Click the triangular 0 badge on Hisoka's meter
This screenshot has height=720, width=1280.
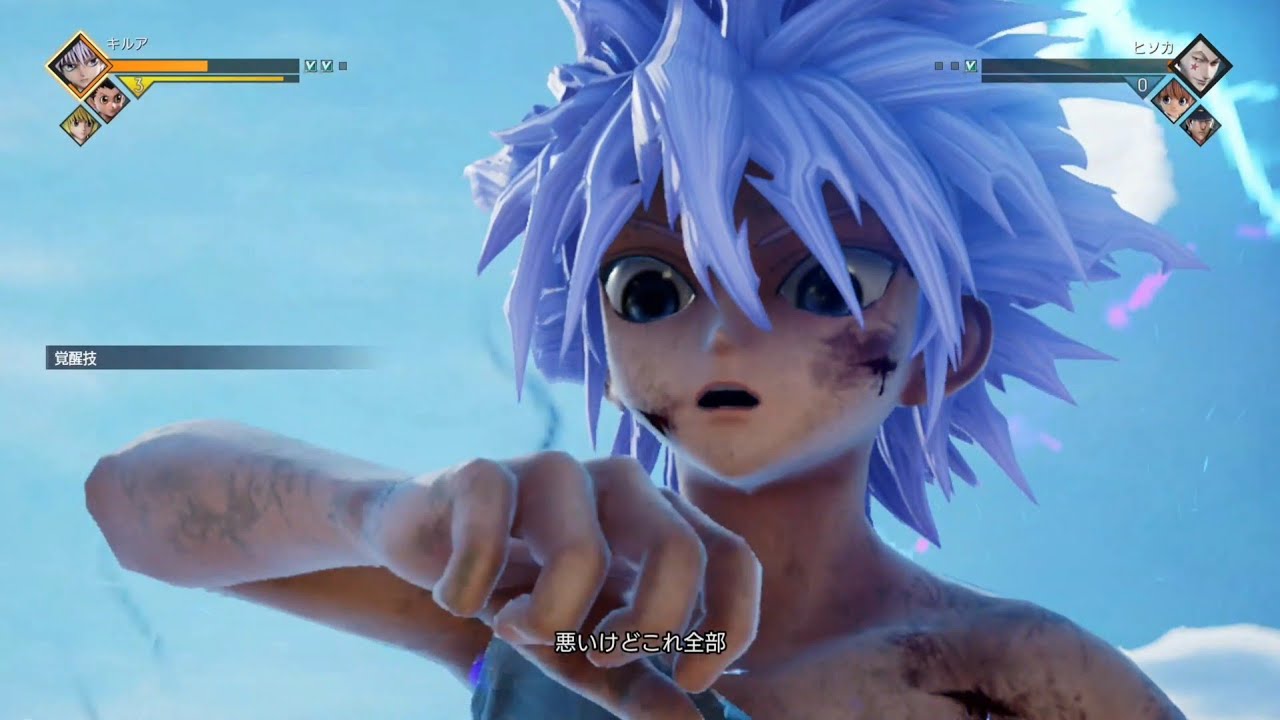tap(1142, 83)
